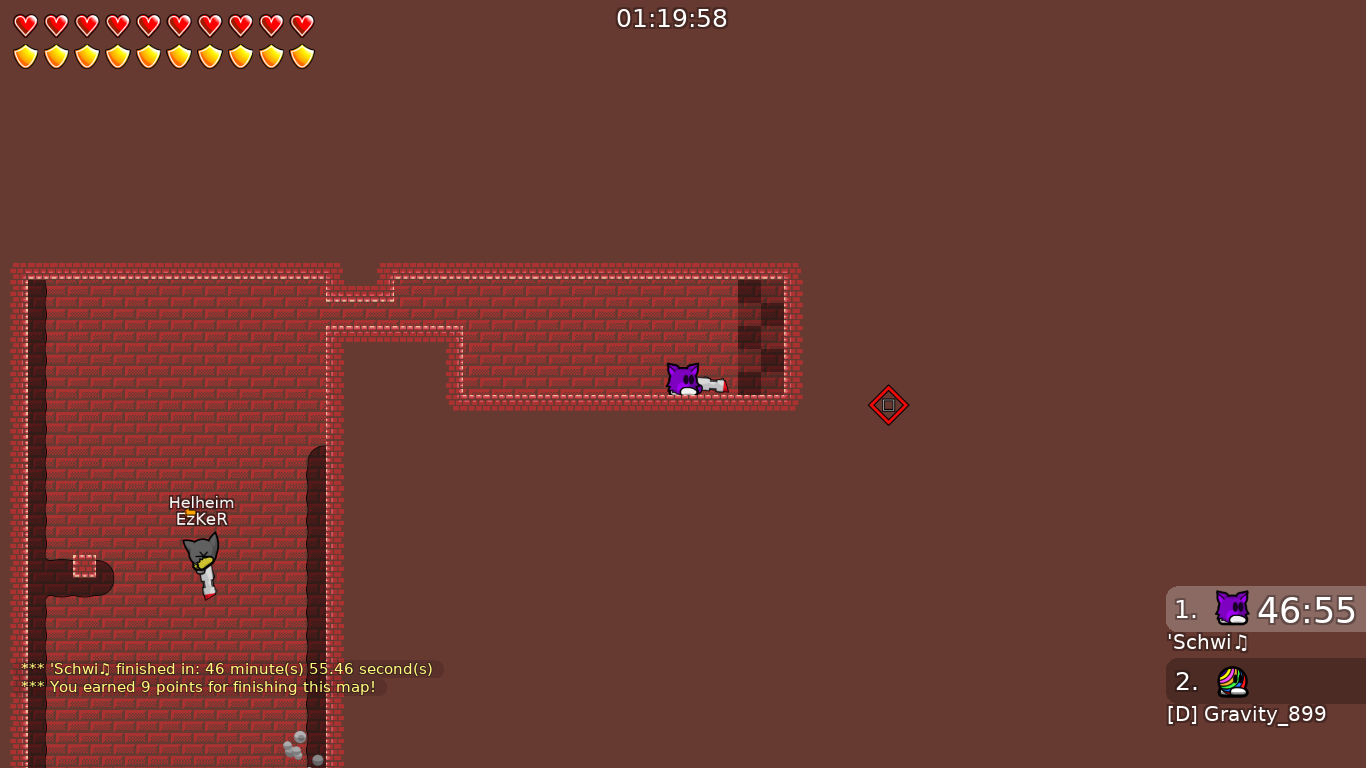Viewport: 1366px width, 768px height.
Task: Select the 'Schwi finished in 46 minutes message
Action: tap(226, 668)
